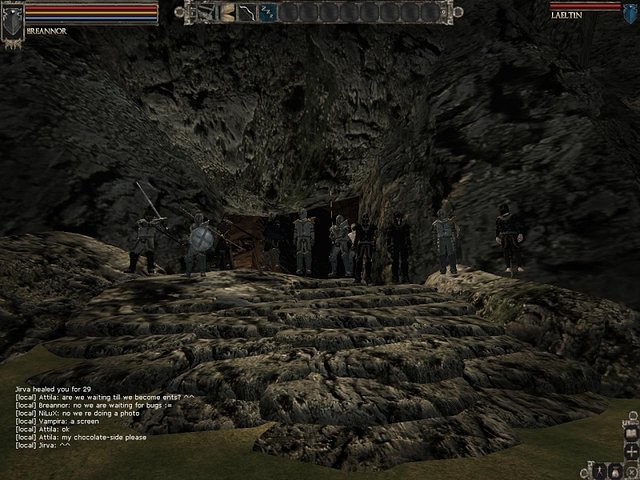Activate the tan wings hotbar slot
The width and height of the screenshot is (640, 480).
tap(227, 12)
